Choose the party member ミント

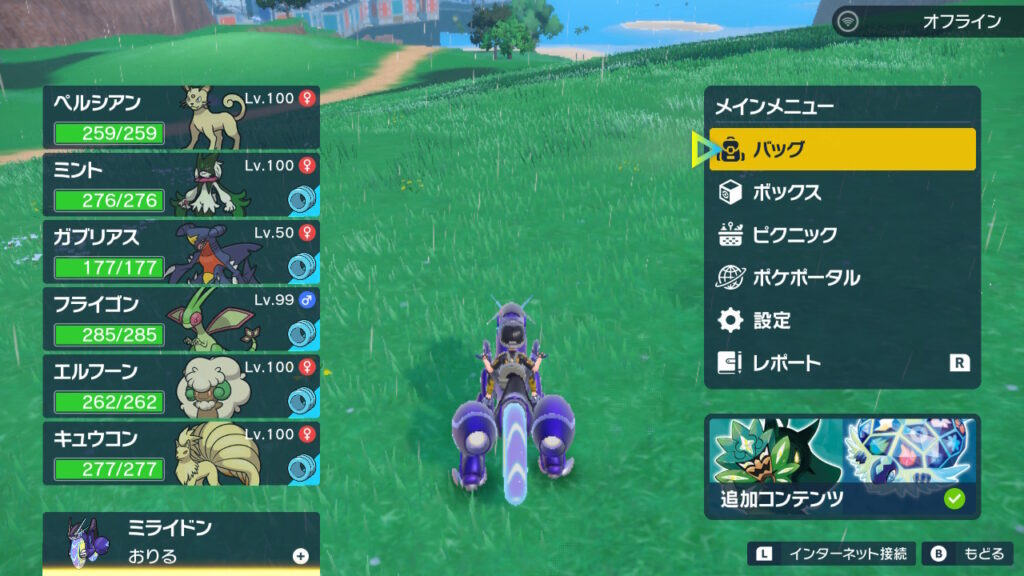181,184
